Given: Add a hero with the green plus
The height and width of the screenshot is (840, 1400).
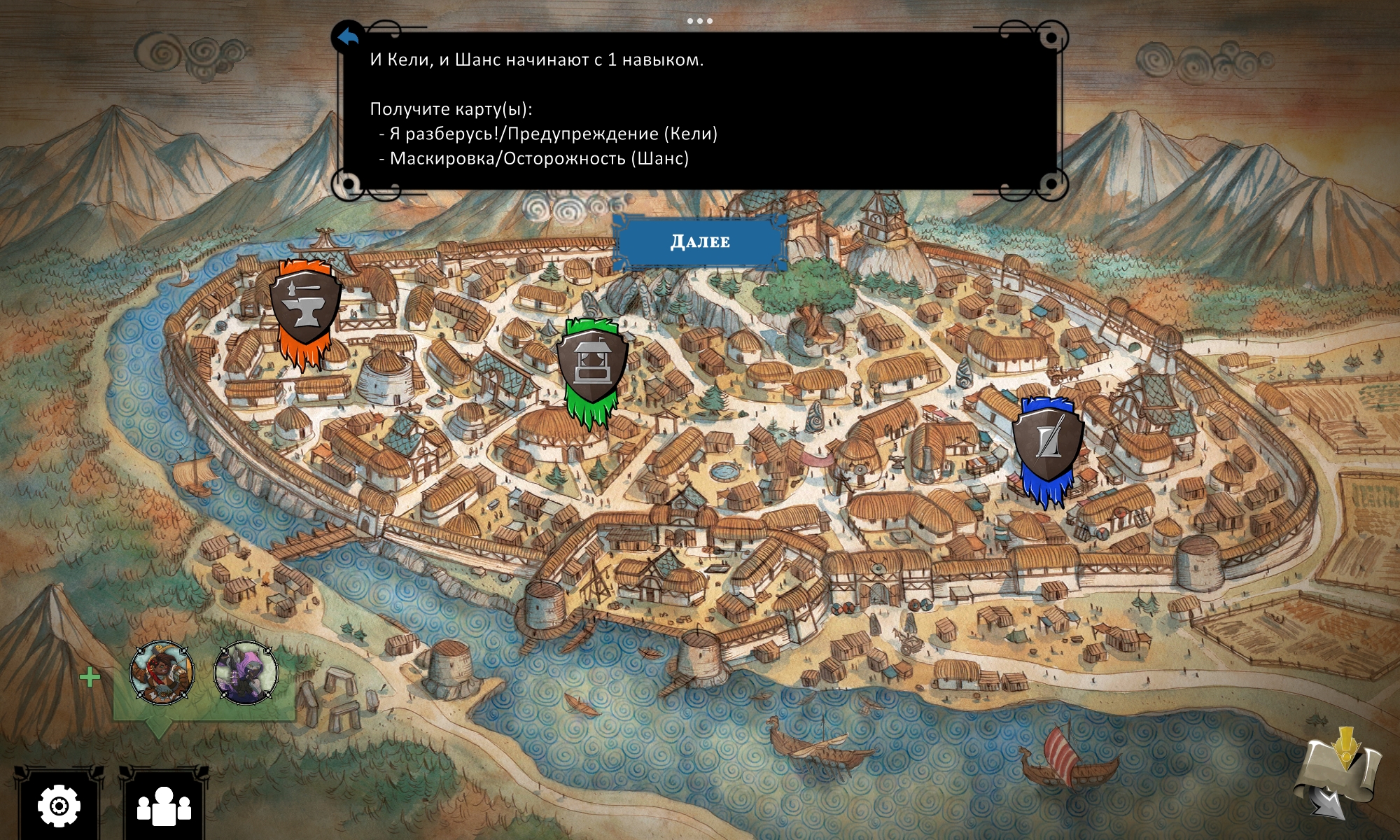Looking at the screenshot, I should [90, 677].
